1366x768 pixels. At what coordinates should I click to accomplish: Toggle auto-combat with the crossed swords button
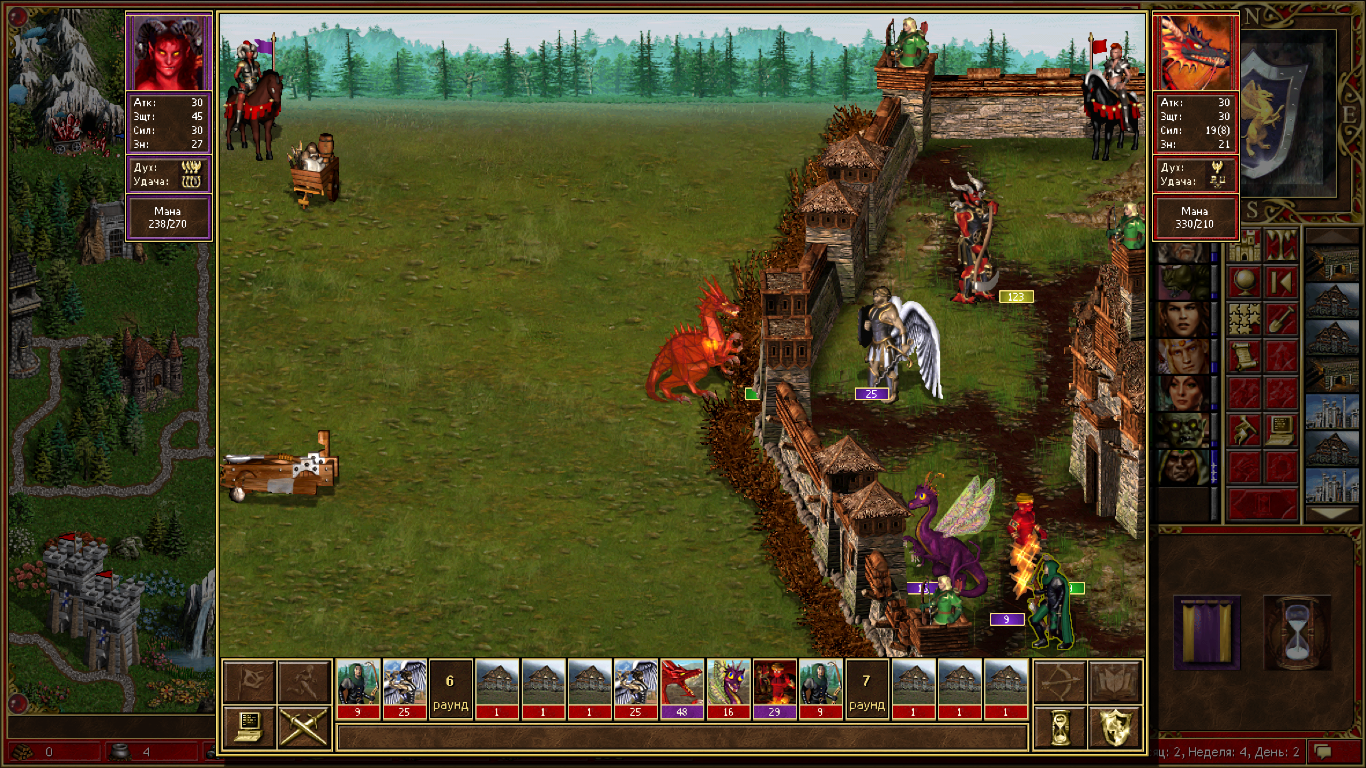tap(304, 727)
